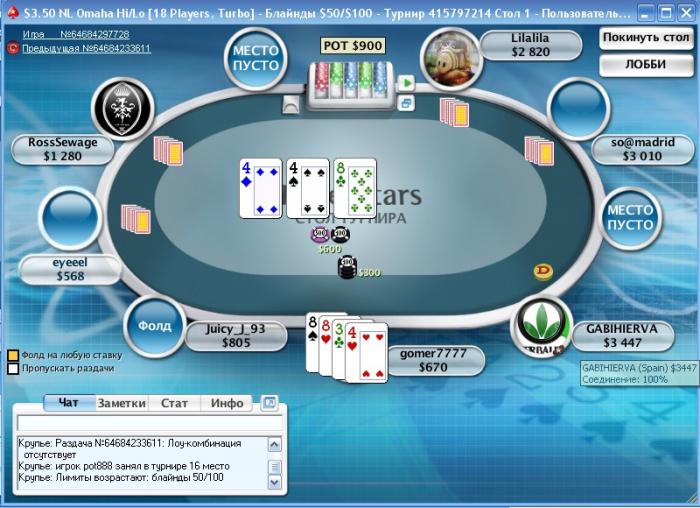The height and width of the screenshot is (508, 700).
Task: Click the Покинуть стол button
Action: [646, 38]
